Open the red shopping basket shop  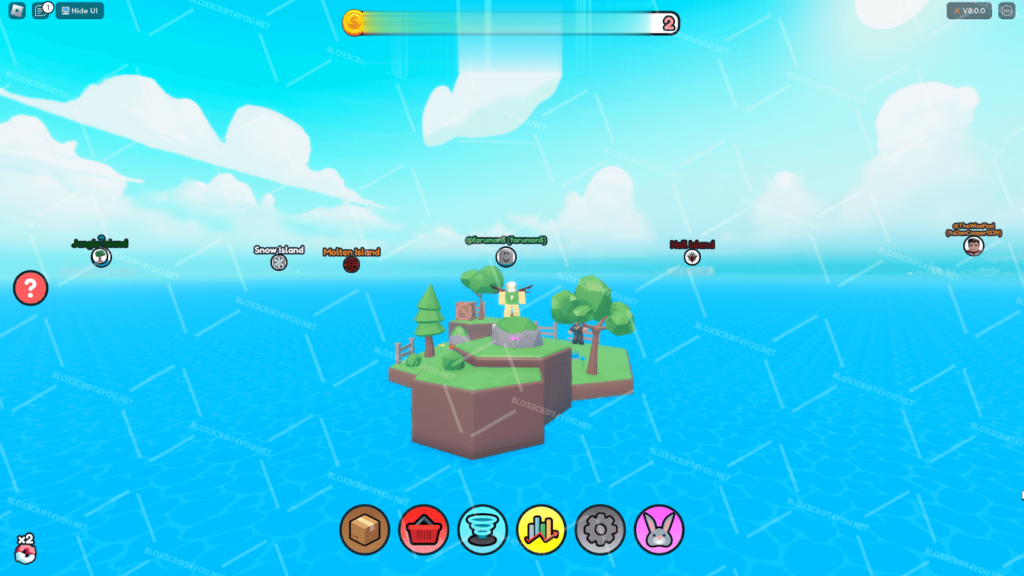(x=424, y=529)
